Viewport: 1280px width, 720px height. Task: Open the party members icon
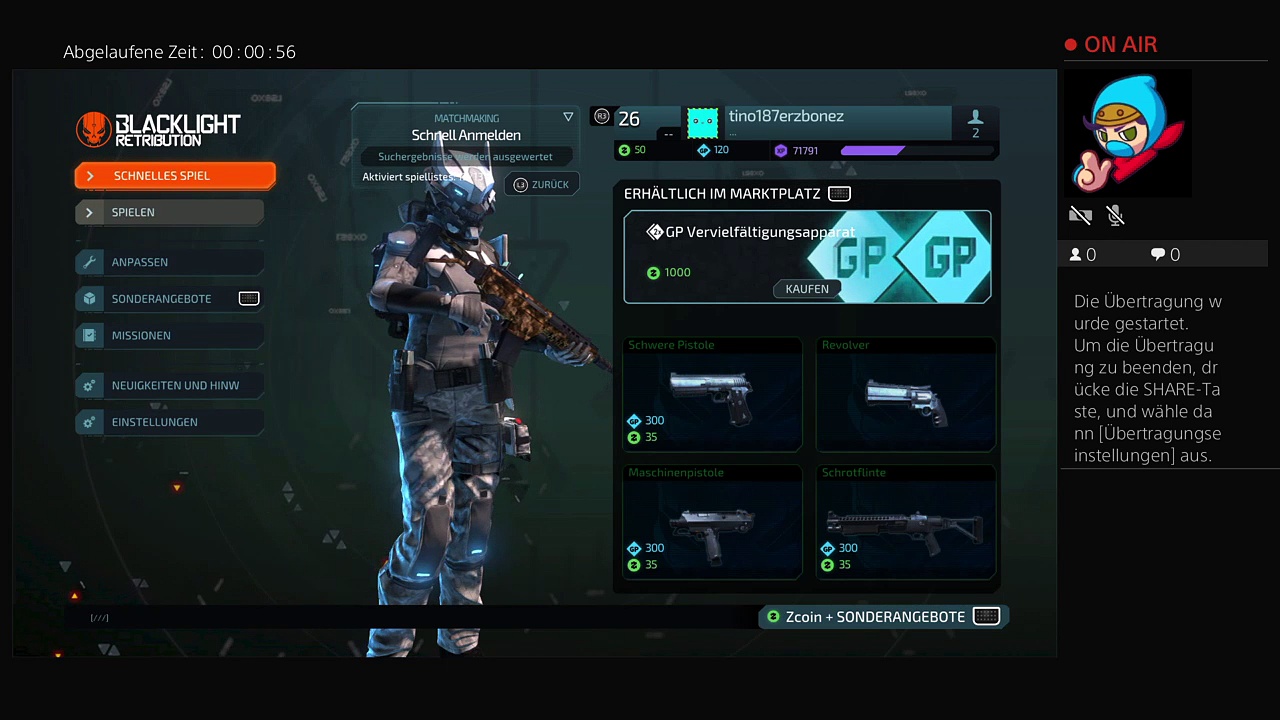click(x=975, y=123)
